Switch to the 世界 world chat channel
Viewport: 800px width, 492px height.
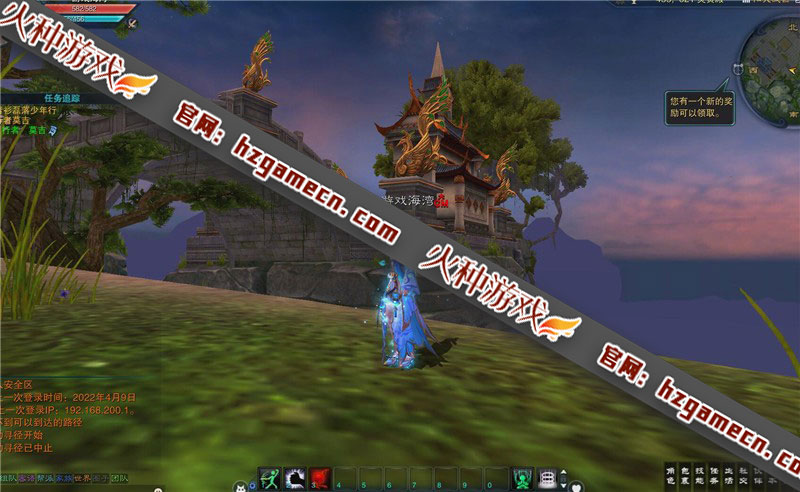pyautogui.click(x=82, y=478)
